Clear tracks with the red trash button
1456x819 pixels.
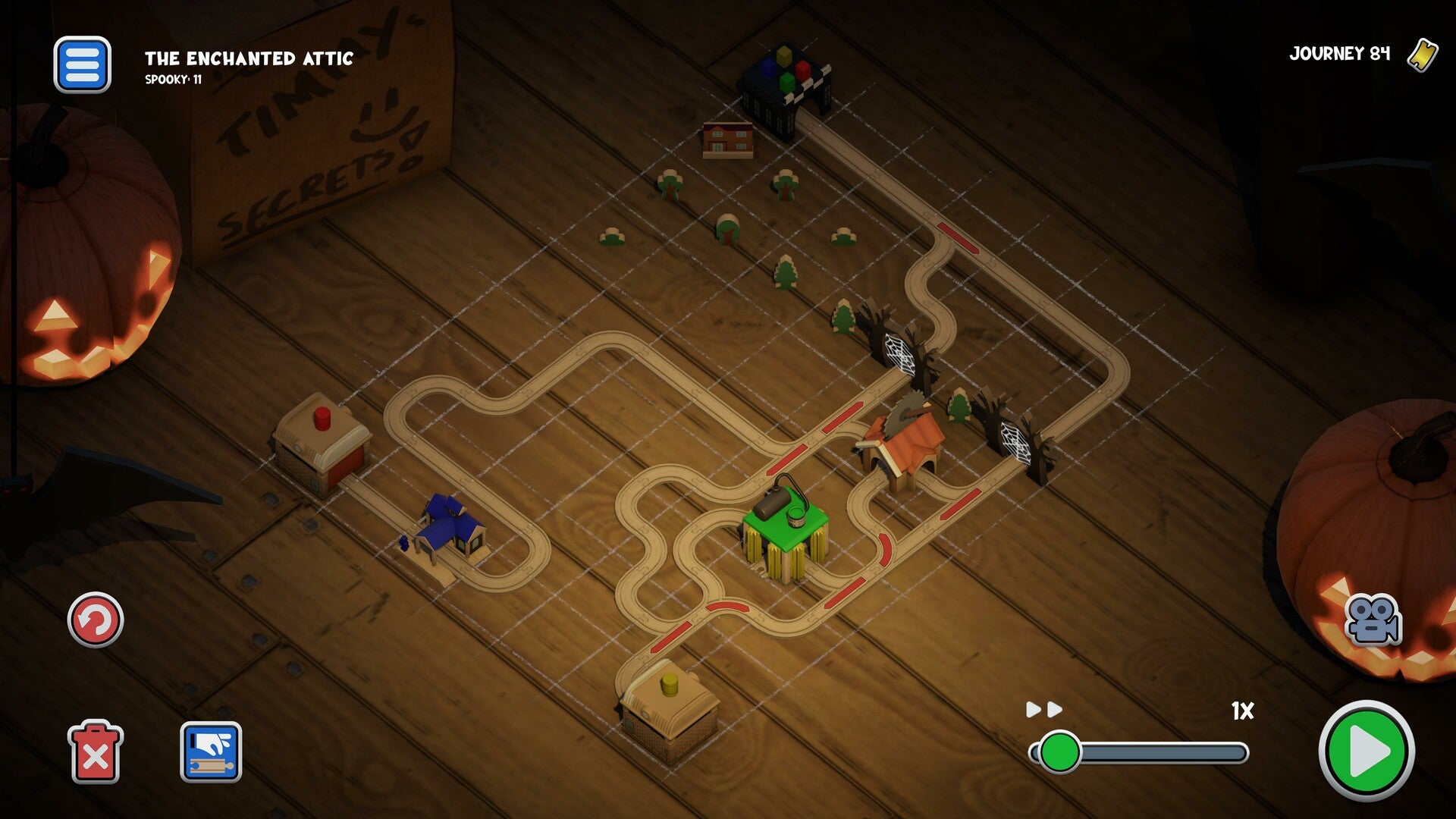click(96, 752)
